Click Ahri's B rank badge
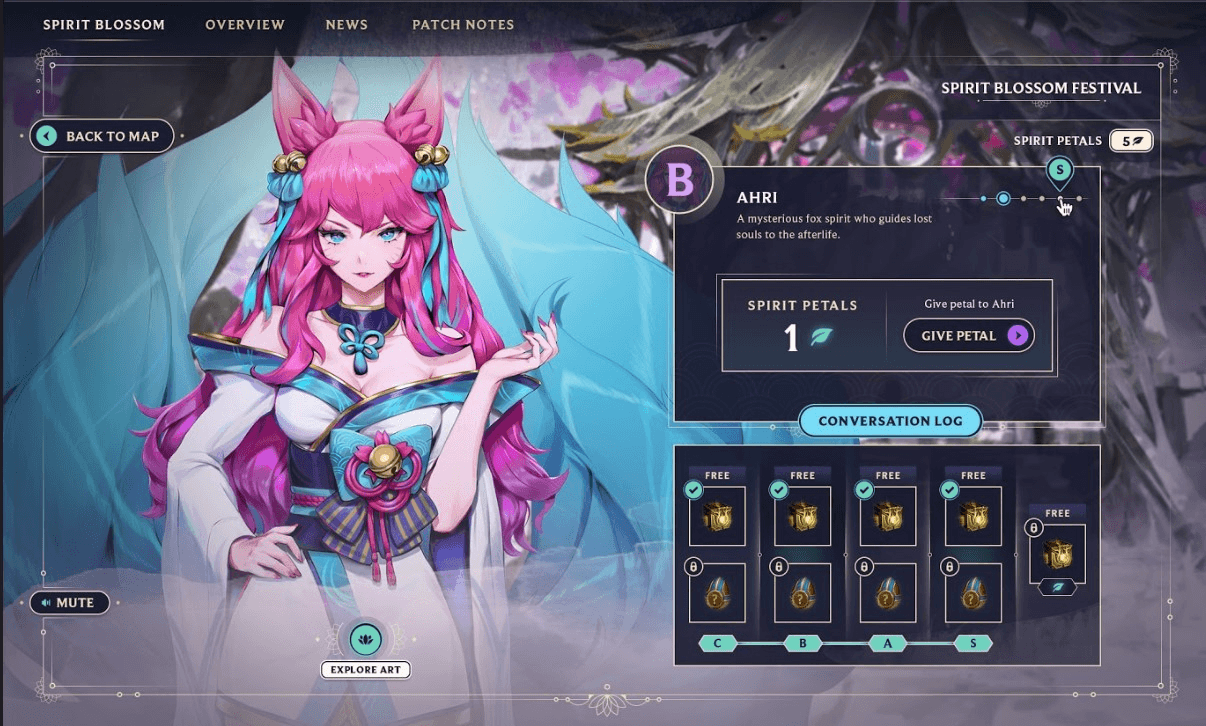 (680, 181)
